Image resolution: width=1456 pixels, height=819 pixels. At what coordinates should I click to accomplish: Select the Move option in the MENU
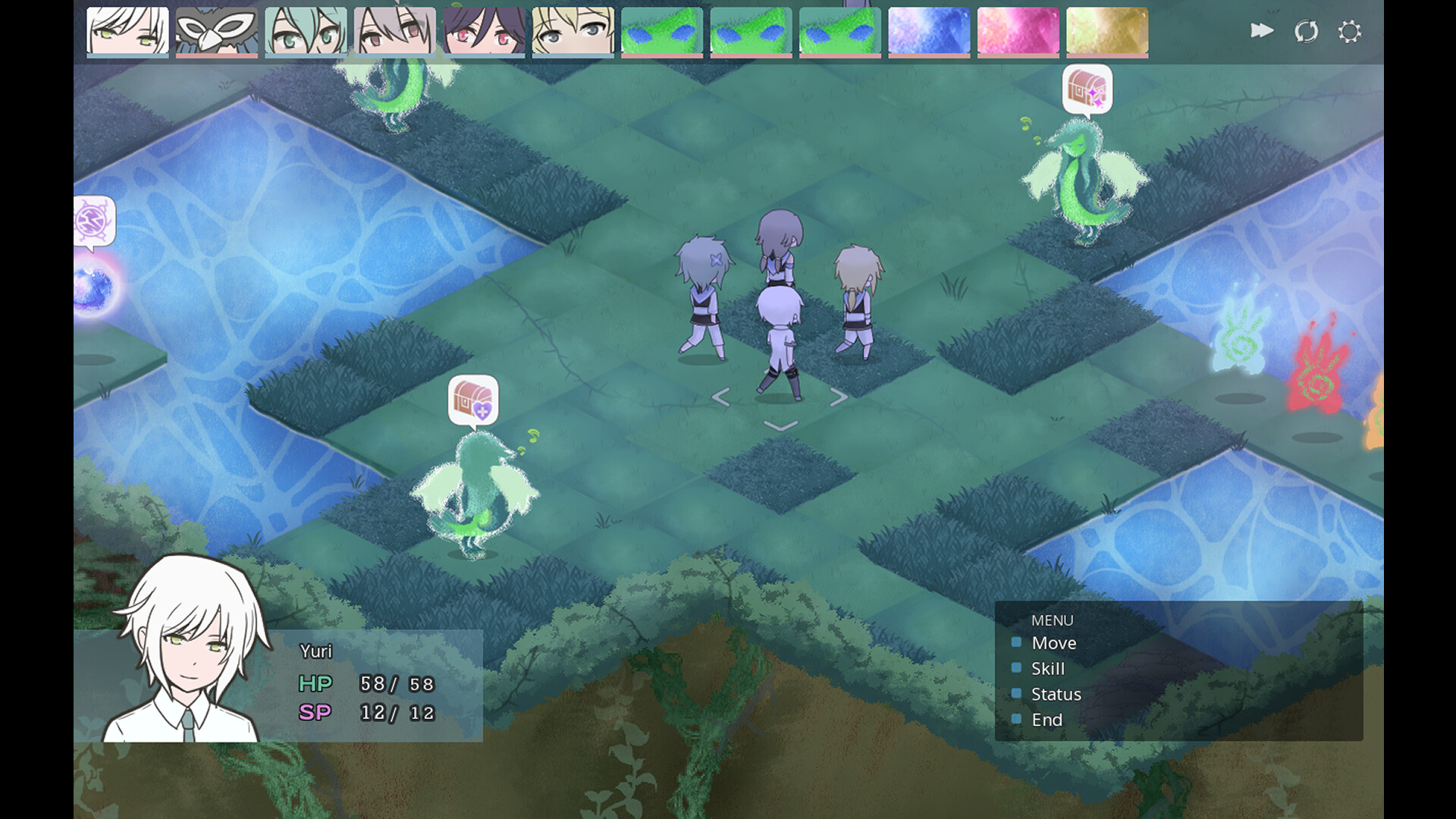click(1055, 643)
